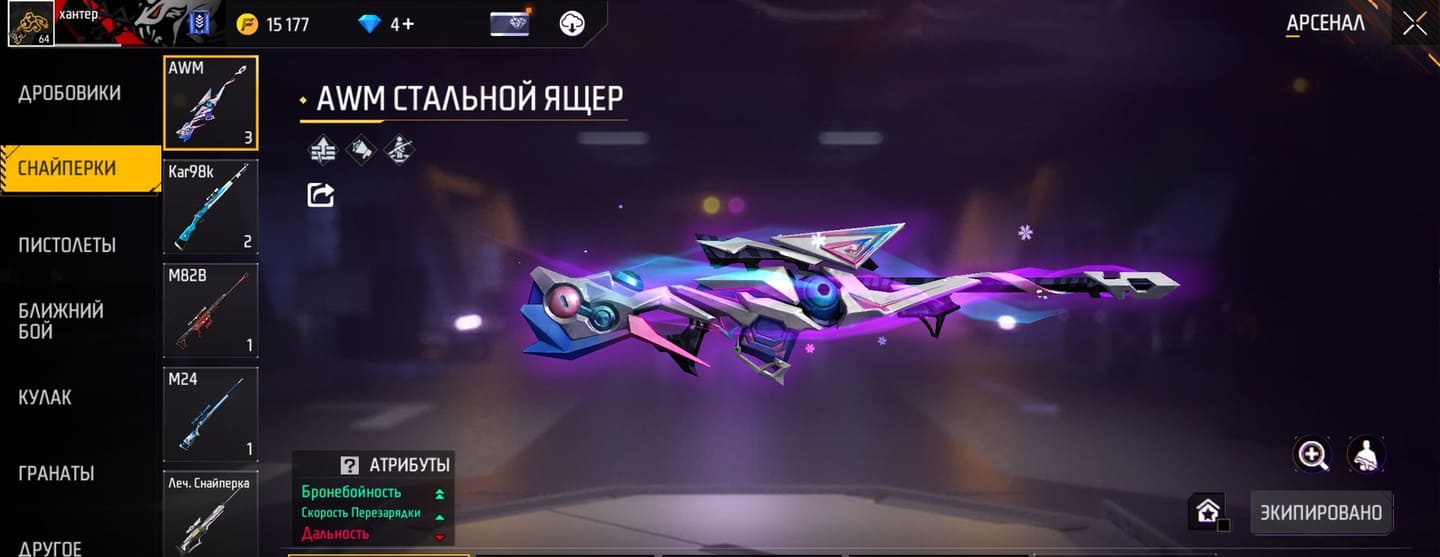Close the Arsenal screen

(1414, 24)
